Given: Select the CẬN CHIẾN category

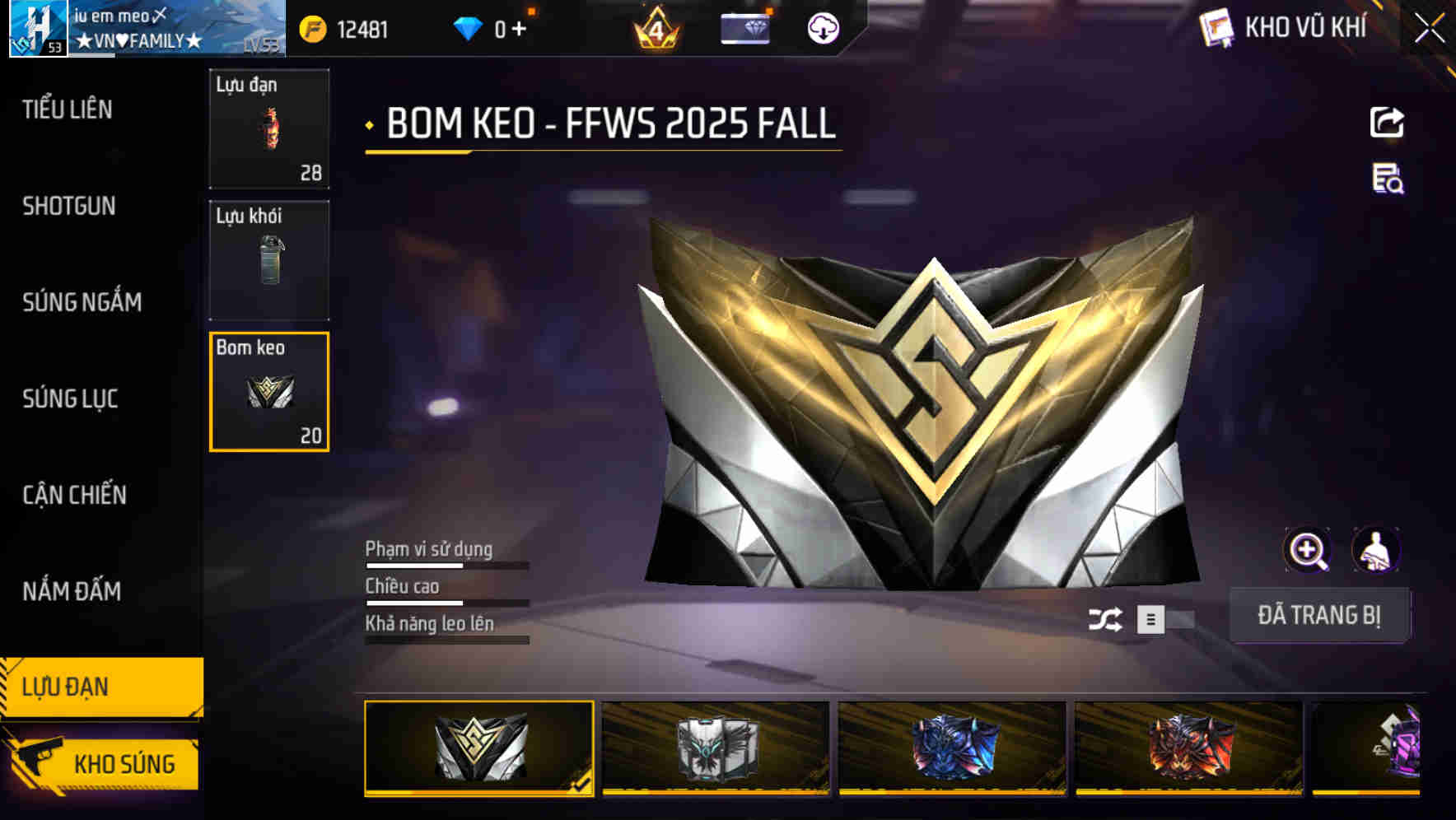Looking at the screenshot, I should click(74, 495).
